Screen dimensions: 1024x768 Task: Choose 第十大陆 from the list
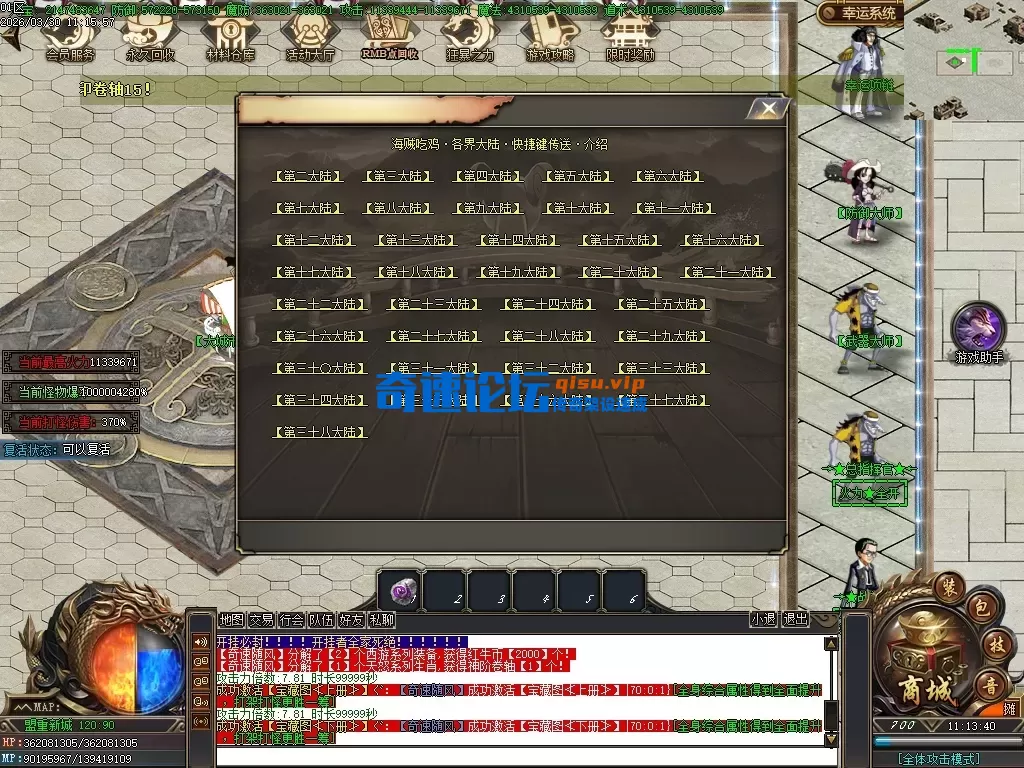(577, 208)
